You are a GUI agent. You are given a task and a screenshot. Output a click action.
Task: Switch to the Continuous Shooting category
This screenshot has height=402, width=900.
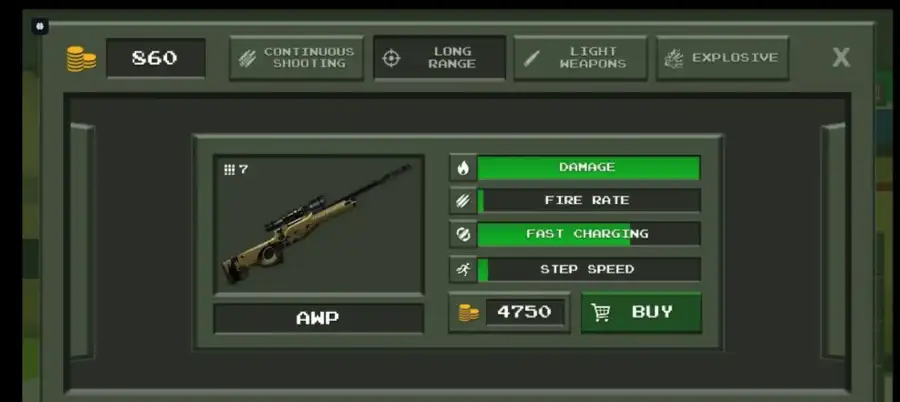[296, 58]
